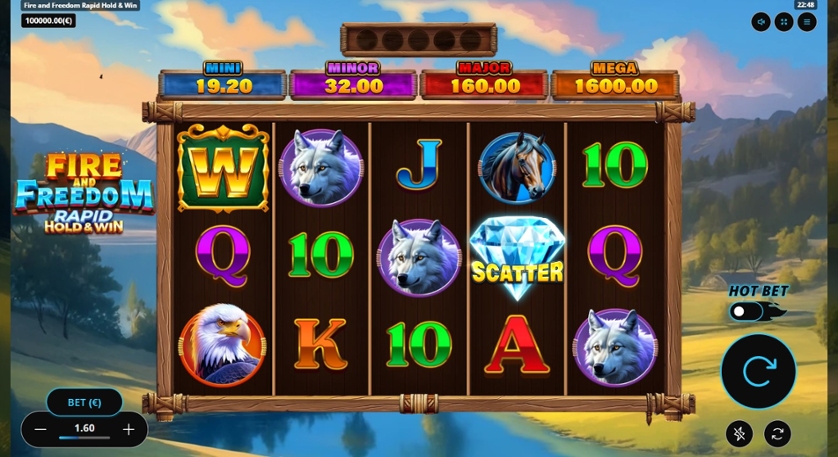Viewport: 838px width, 457px height.
Task: Open the BET (€) selector
Action: (84, 402)
